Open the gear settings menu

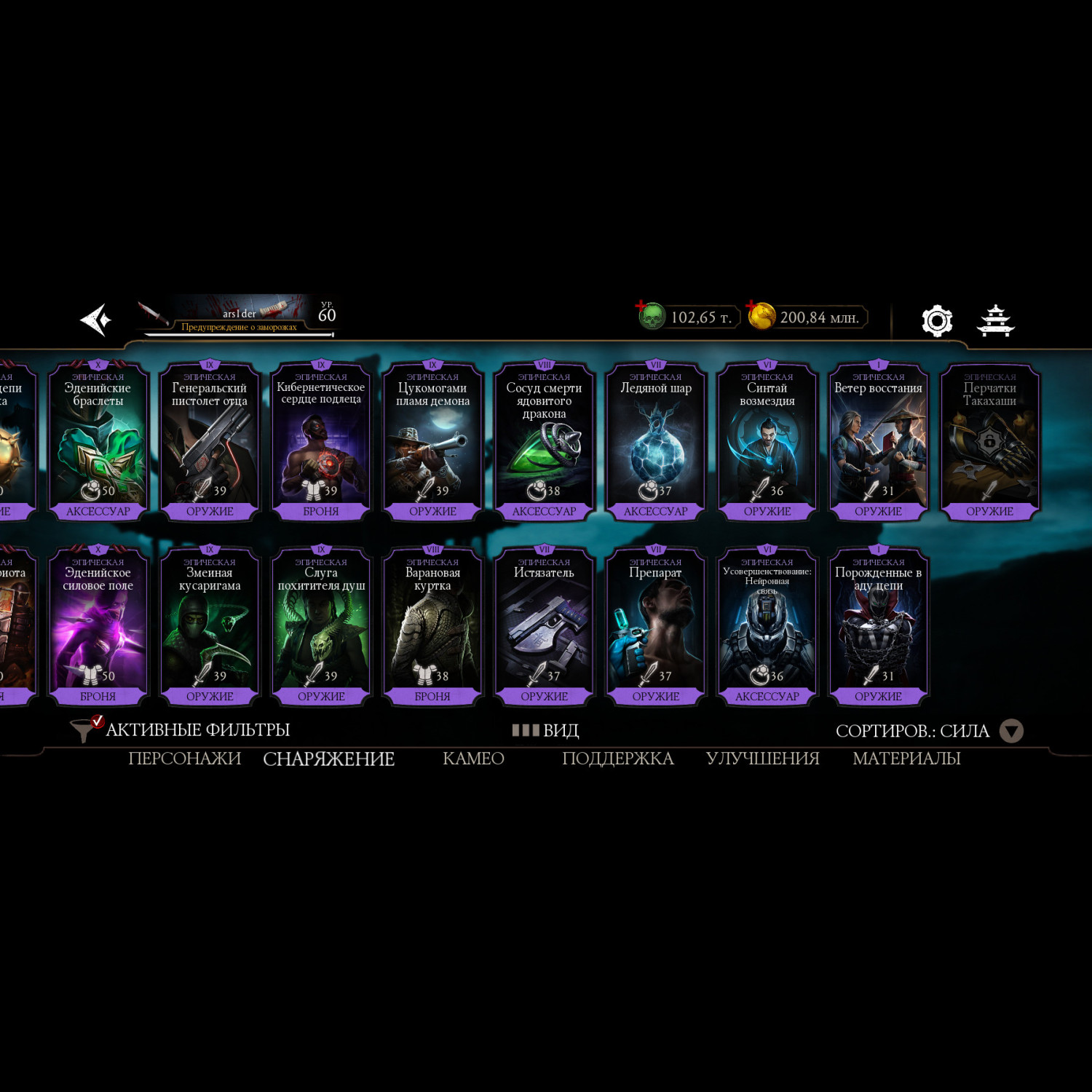click(x=936, y=320)
